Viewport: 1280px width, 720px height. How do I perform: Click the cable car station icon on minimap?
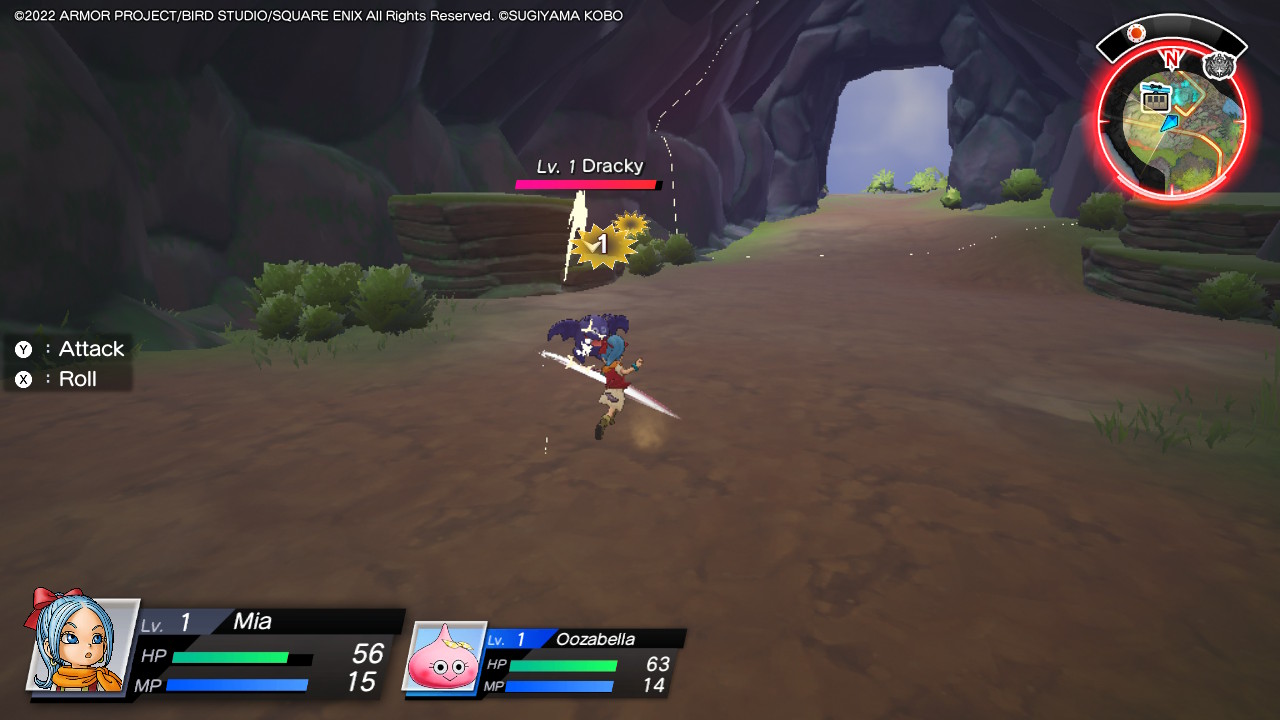[x=1155, y=98]
